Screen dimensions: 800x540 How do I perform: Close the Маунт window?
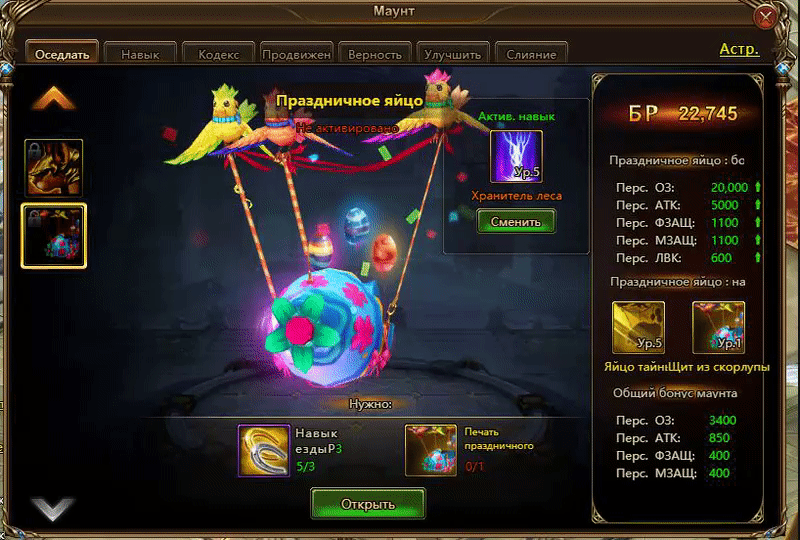point(766,17)
